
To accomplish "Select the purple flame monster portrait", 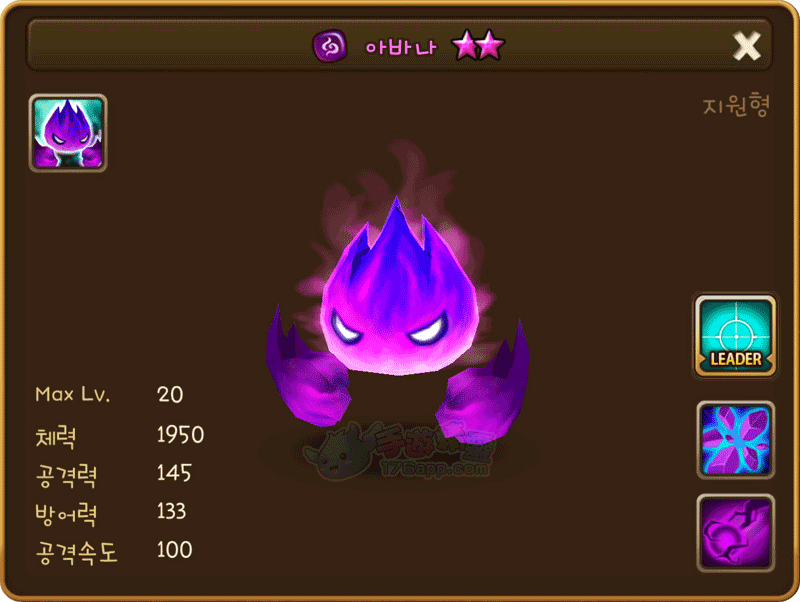I will (x=68, y=133).
